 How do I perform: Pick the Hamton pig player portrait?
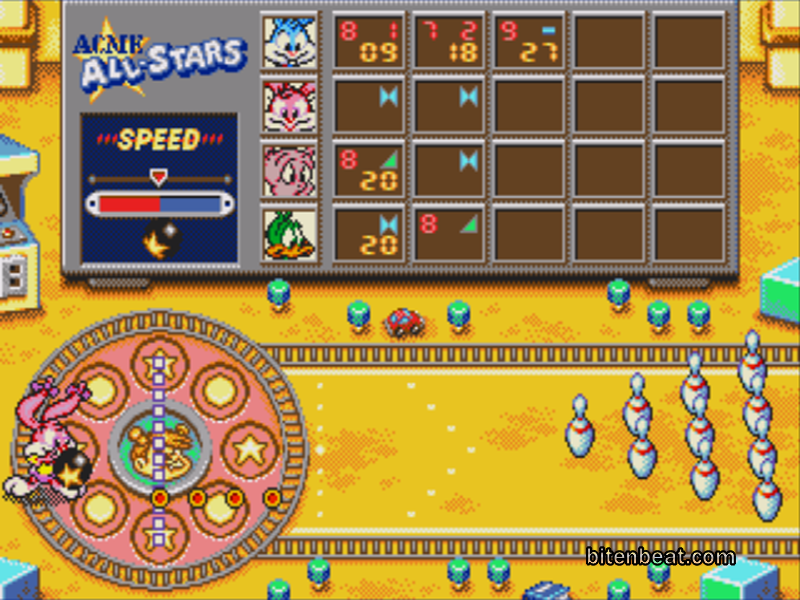(290, 171)
